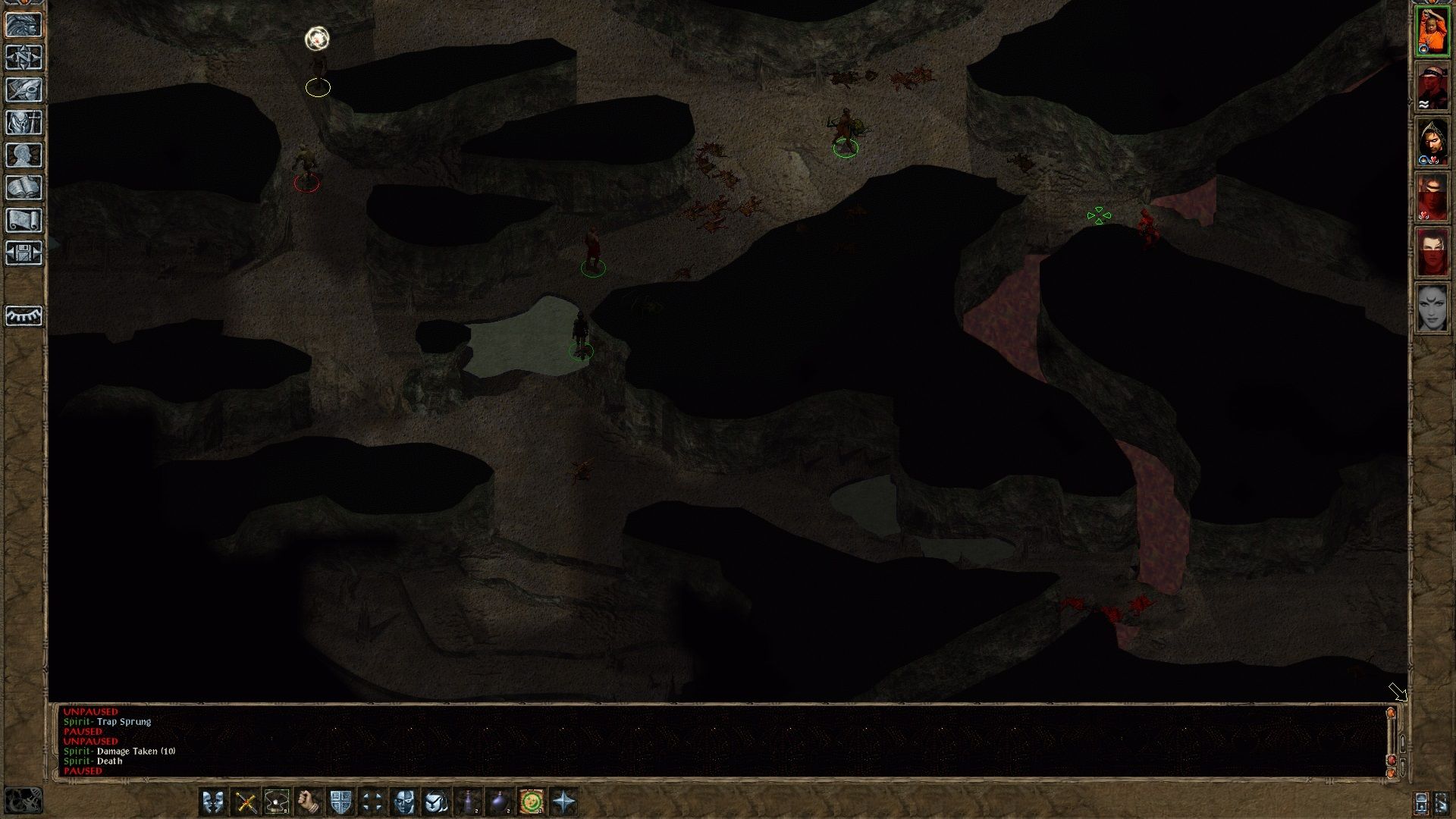Activate the shield guard action
1456x819 pixels.
(340, 802)
